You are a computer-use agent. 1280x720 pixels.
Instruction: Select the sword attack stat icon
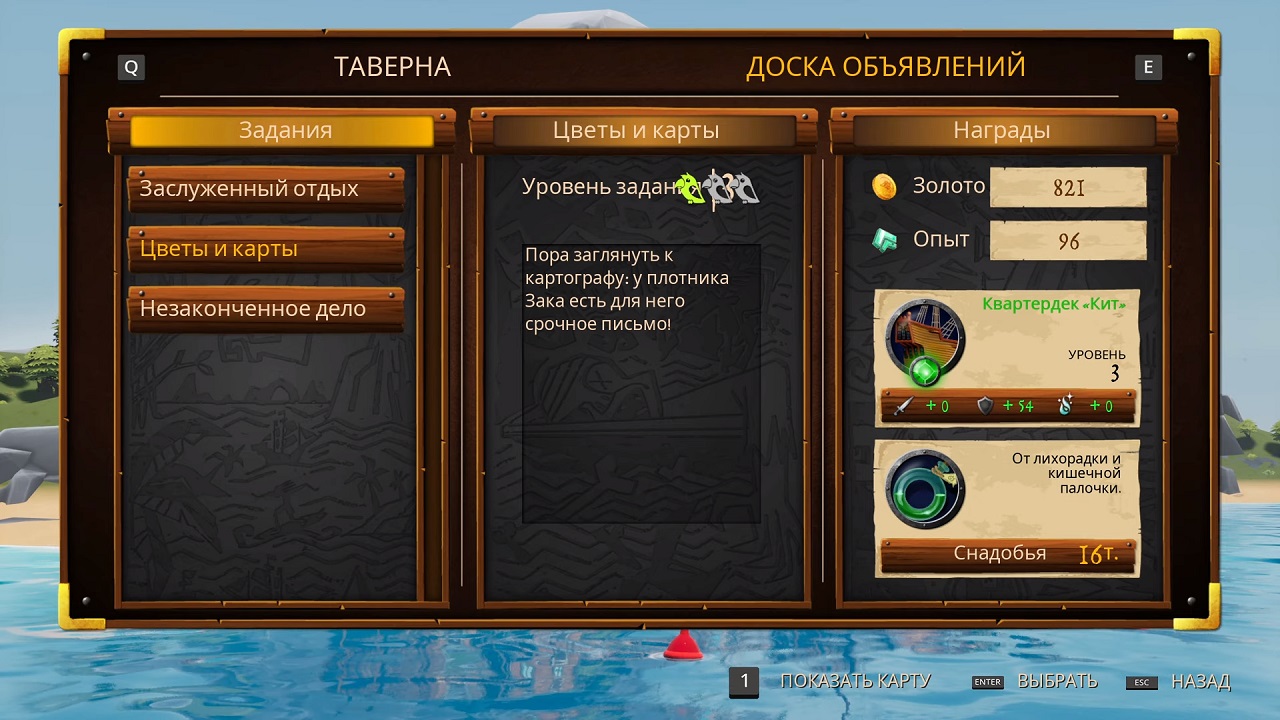click(904, 406)
